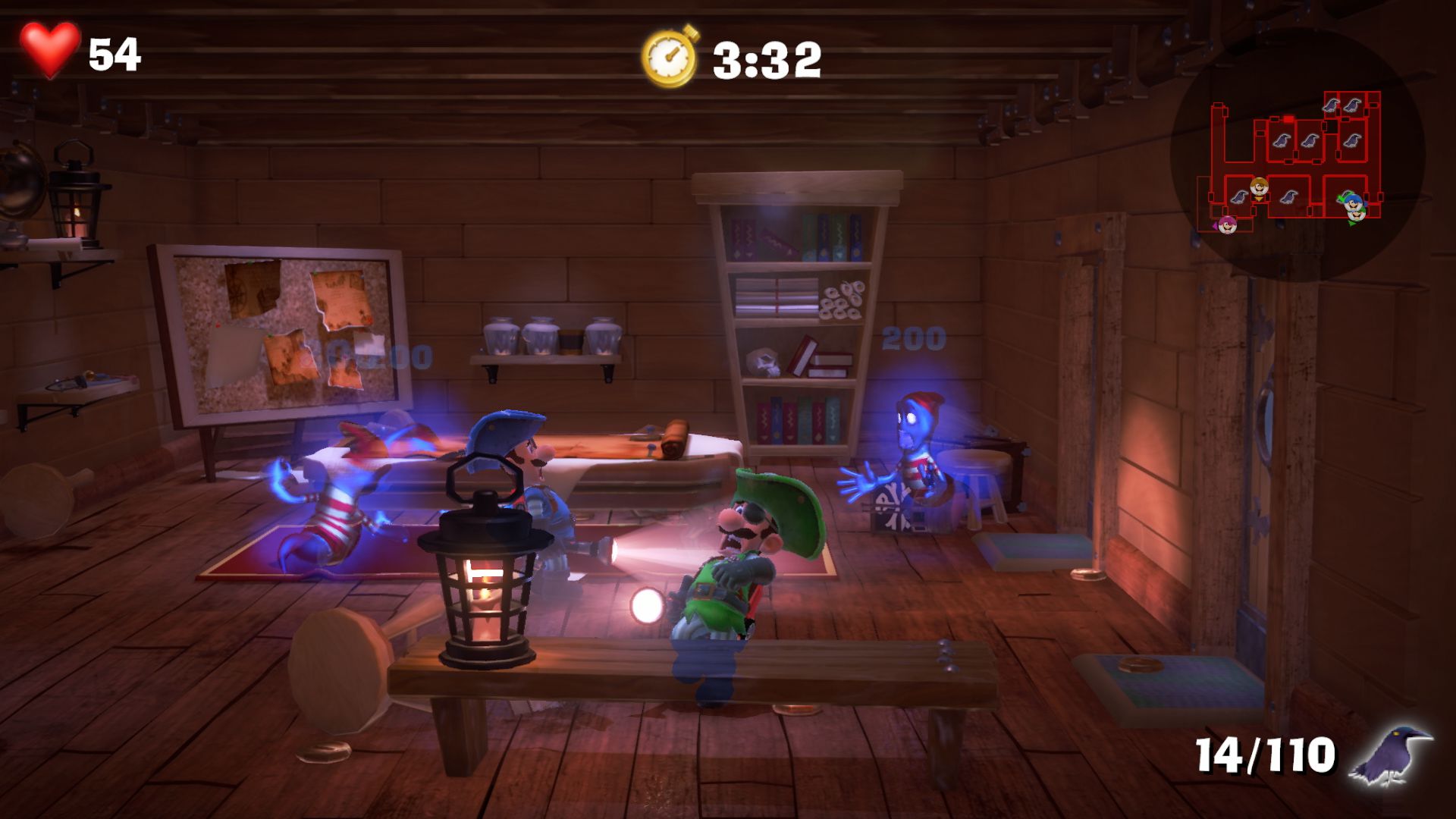The image size is (1456, 819).
Task: Click the circular floor minimap
Action: point(1298,155)
